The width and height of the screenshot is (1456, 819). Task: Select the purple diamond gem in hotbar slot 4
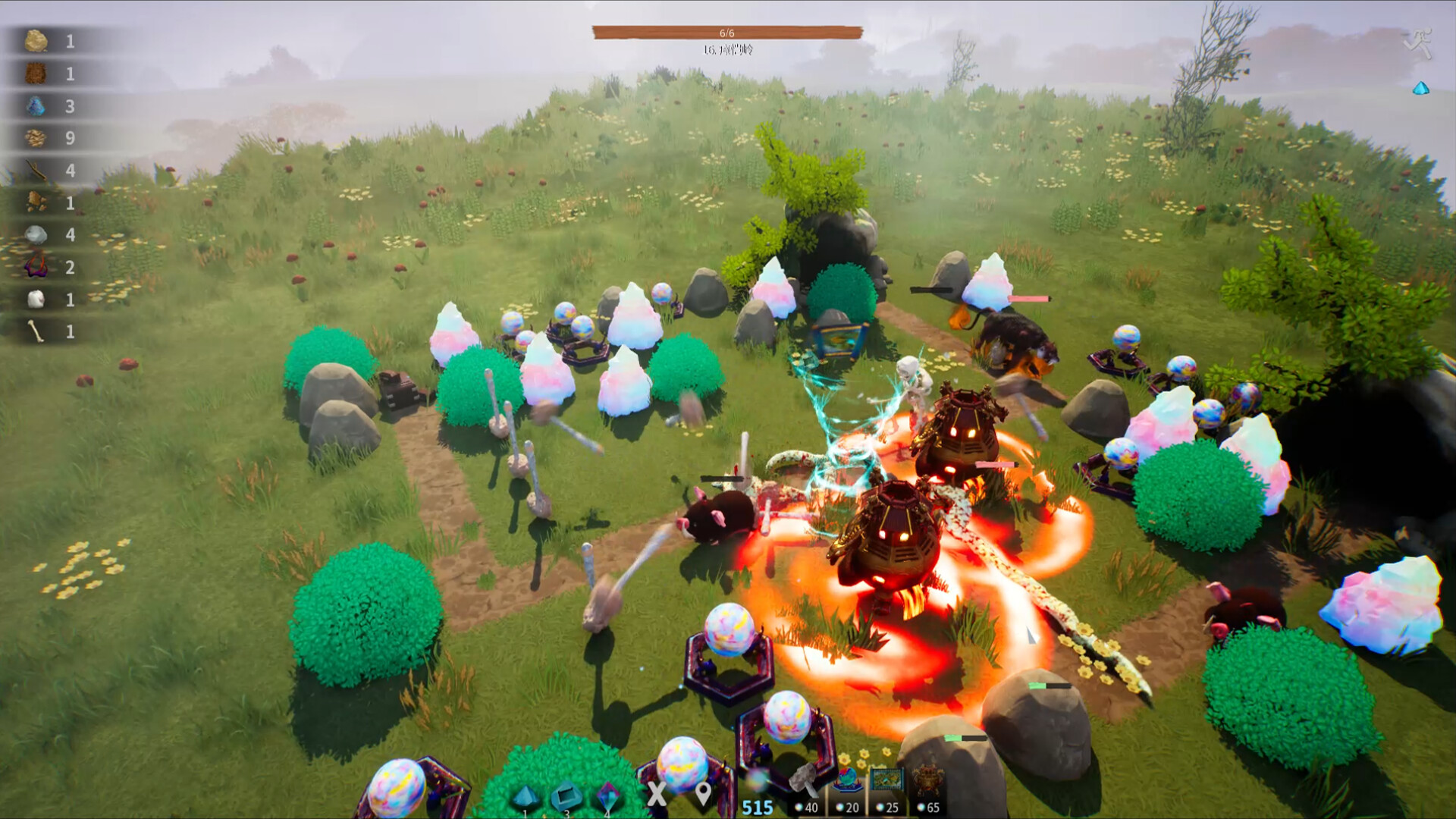click(607, 792)
